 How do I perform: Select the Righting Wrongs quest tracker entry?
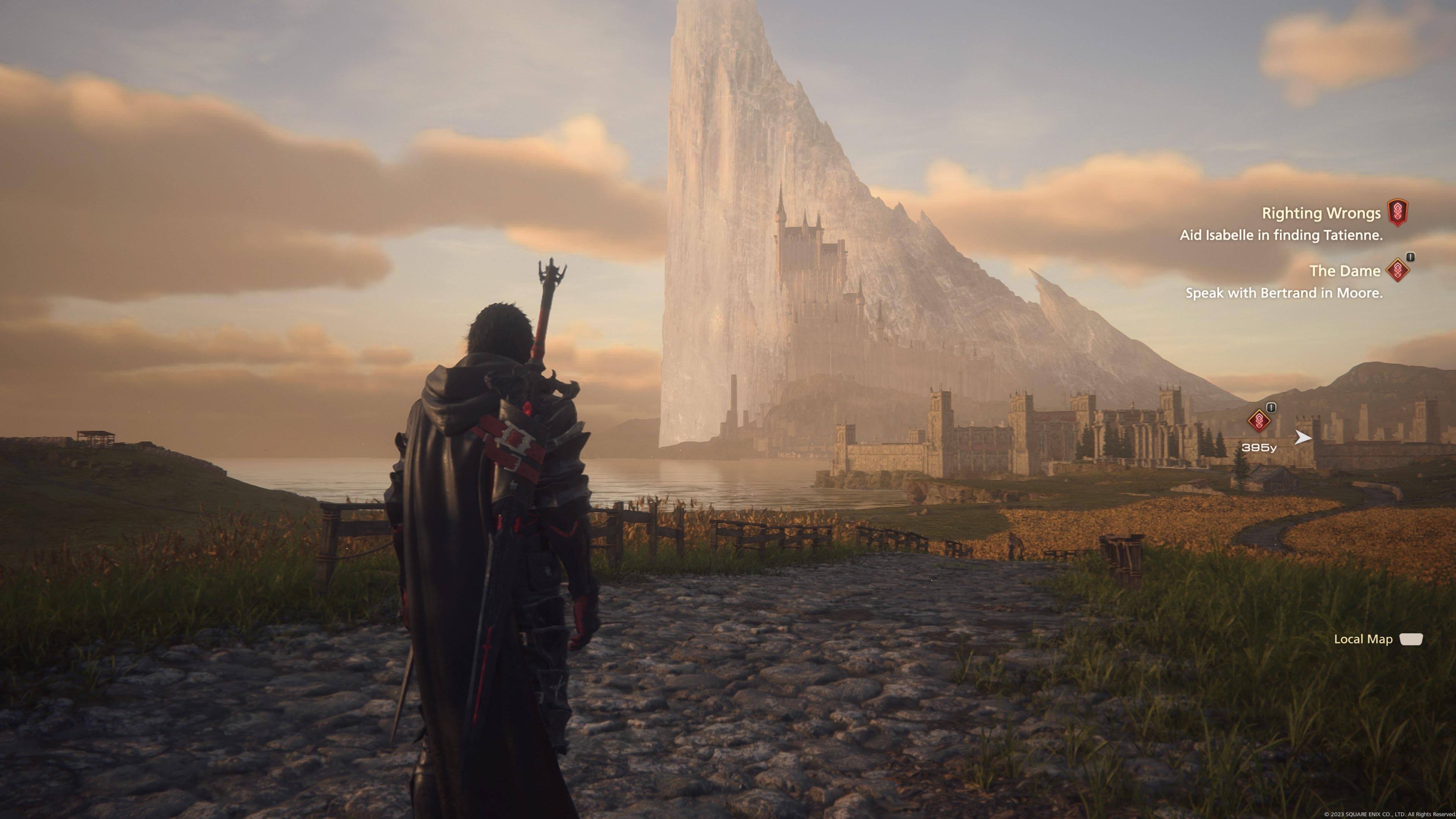(1321, 213)
